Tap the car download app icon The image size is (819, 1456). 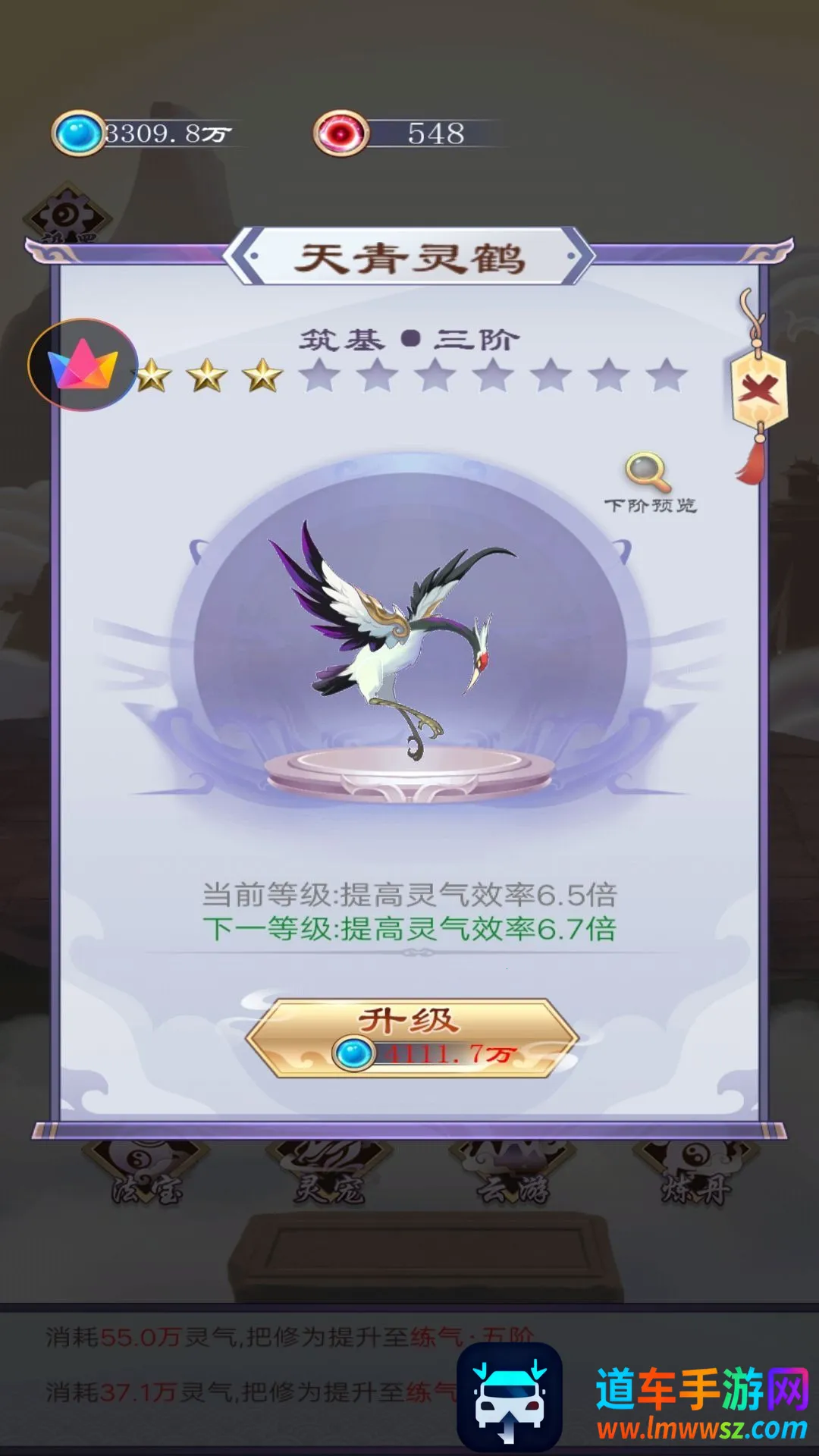tap(509, 1398)
